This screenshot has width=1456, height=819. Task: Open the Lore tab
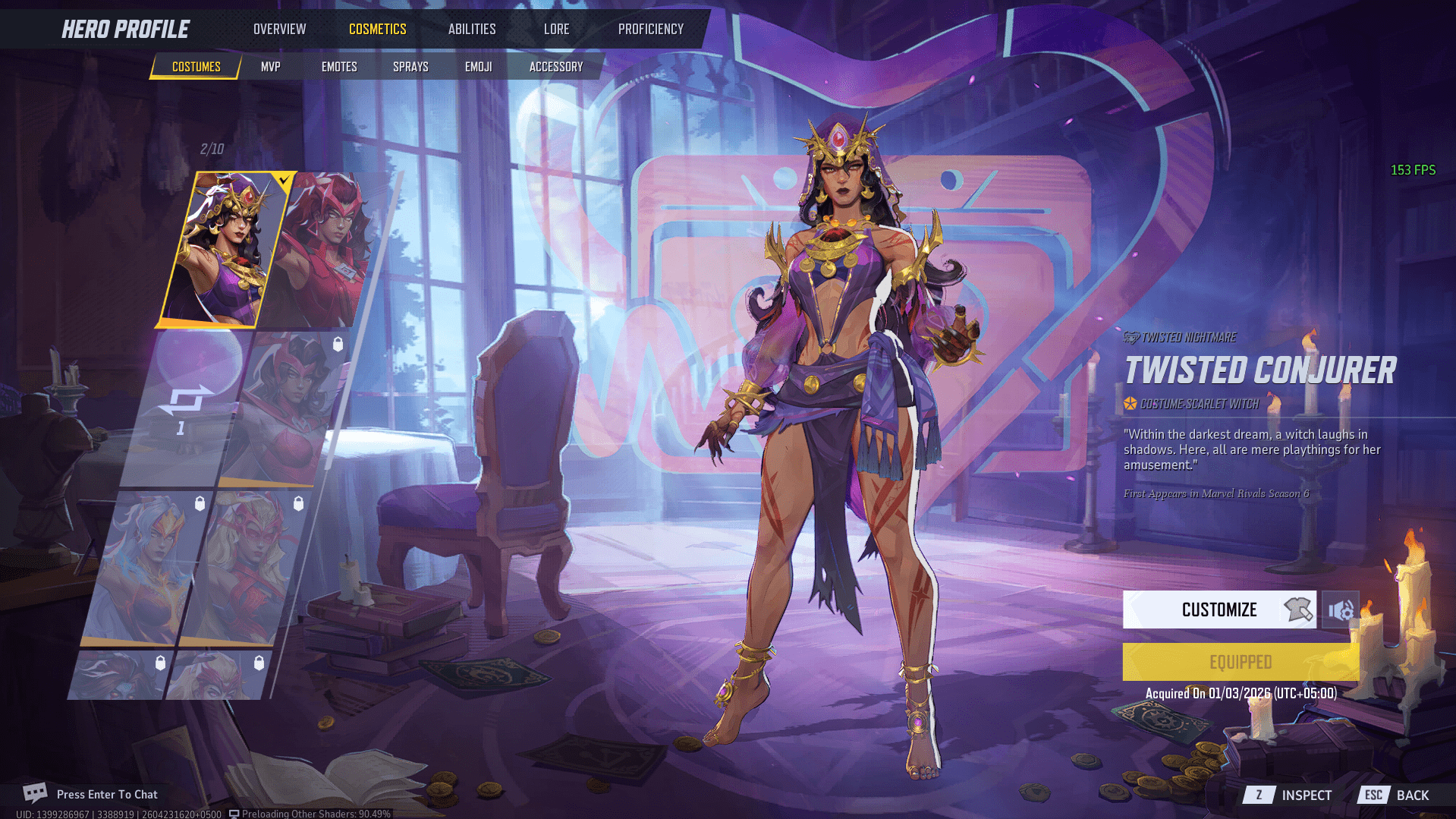pyautogui.click(x=556, y=29)
